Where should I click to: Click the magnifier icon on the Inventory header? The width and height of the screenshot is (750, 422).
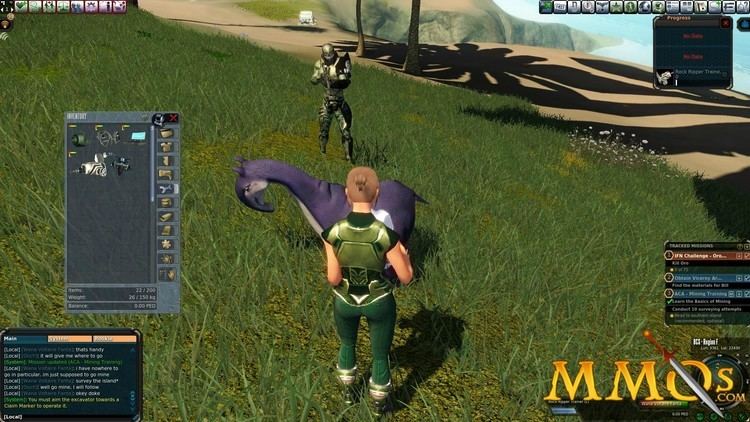159,119
